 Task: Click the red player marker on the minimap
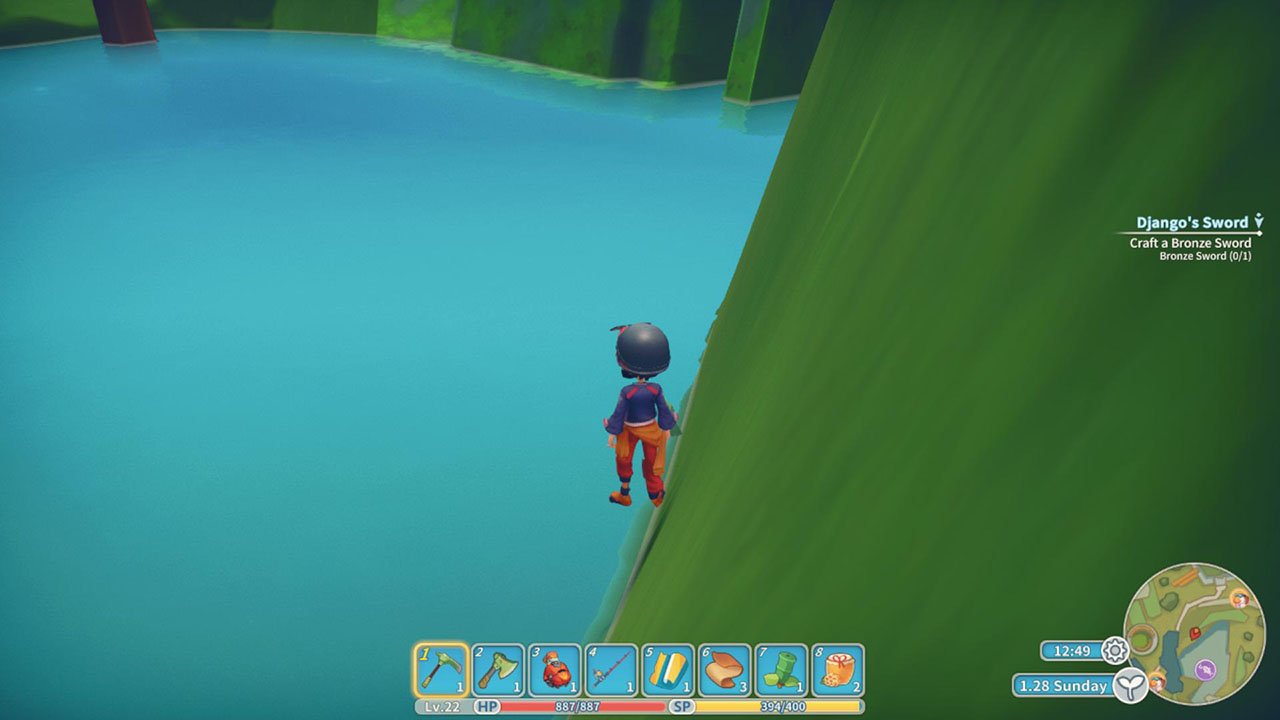tap(1194, 632)
